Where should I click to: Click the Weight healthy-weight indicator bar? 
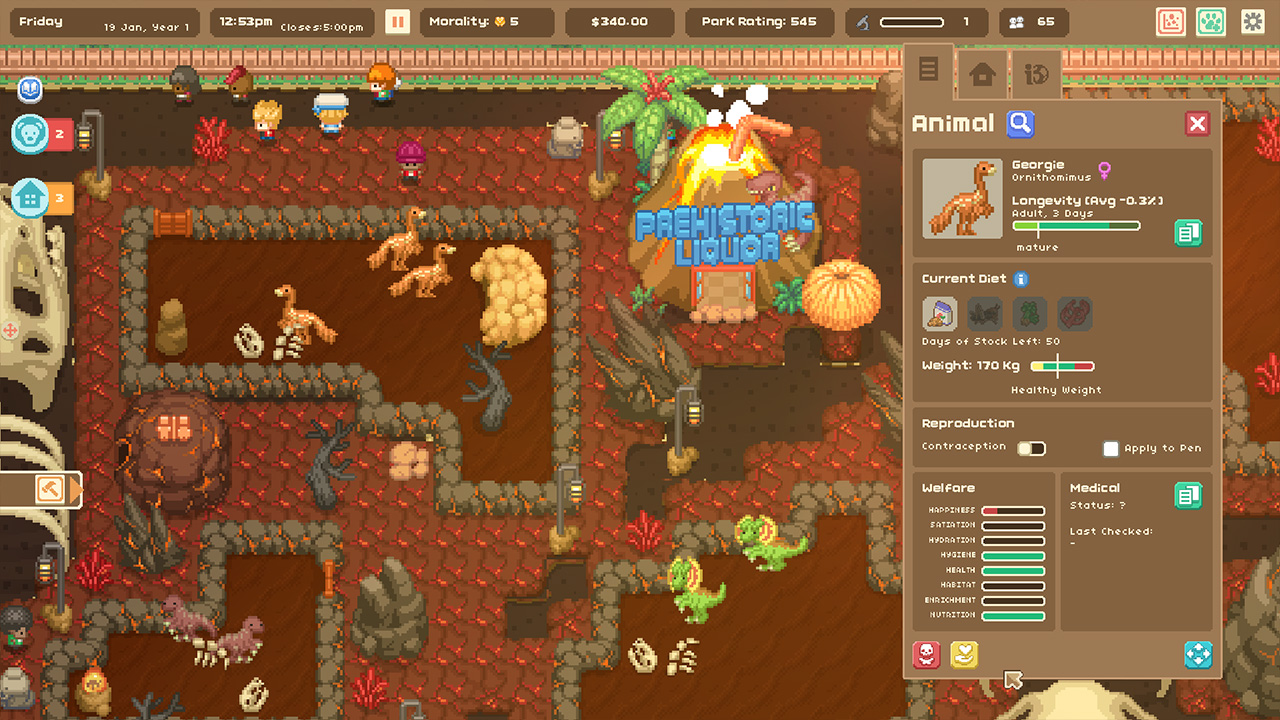(1062, 366)
